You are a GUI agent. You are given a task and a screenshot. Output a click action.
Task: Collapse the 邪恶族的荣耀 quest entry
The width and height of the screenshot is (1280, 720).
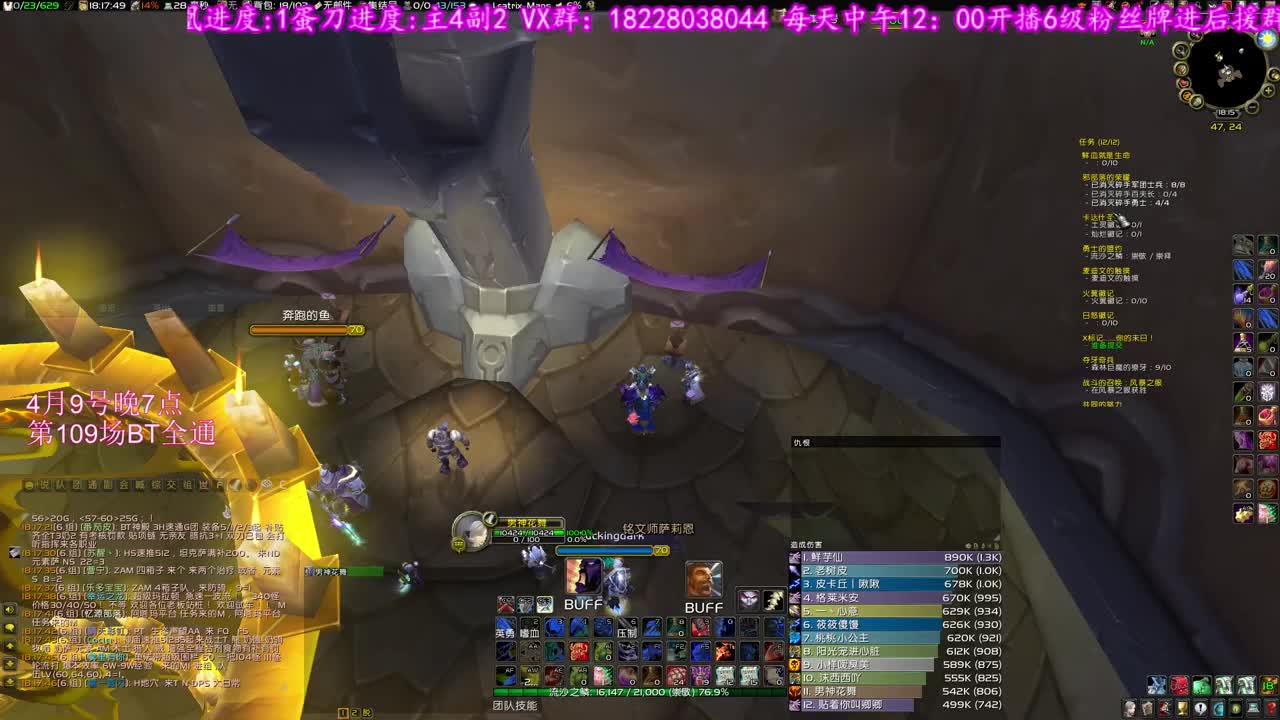[1102, 177]
